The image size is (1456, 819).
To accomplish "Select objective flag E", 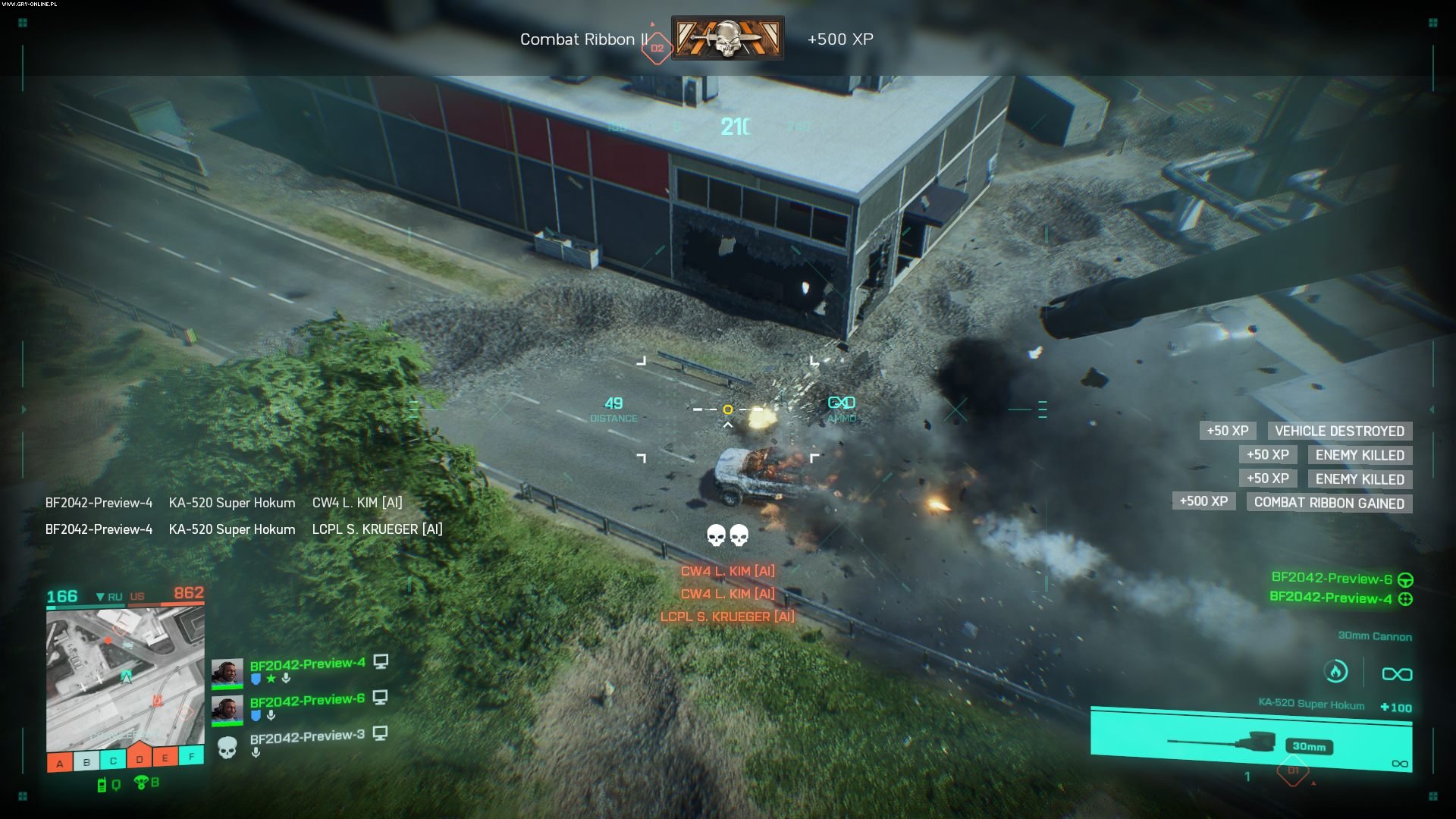I will pyautogui.click(x=165, y=757).
